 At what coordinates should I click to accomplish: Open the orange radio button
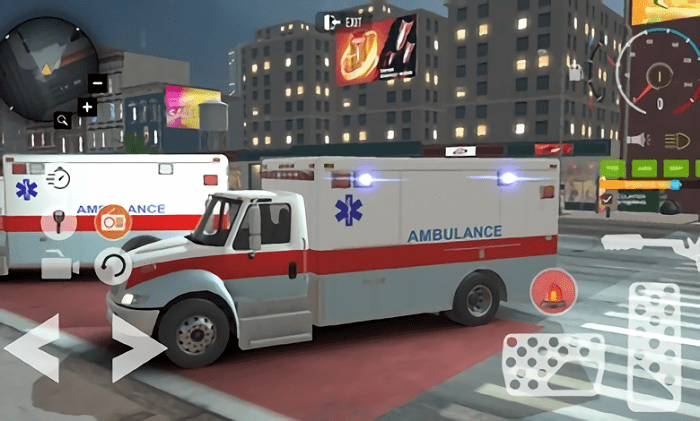coord(112,220)
